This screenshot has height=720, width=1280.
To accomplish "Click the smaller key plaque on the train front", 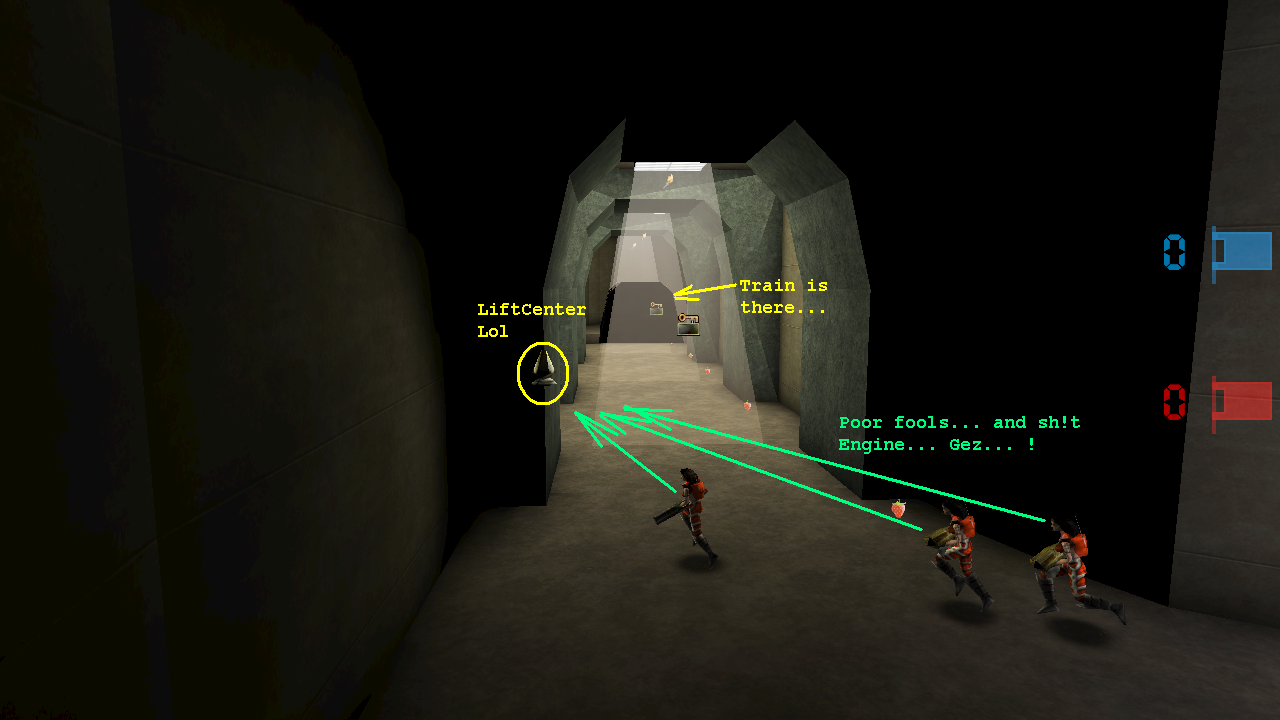I will (x=655, y=306).
